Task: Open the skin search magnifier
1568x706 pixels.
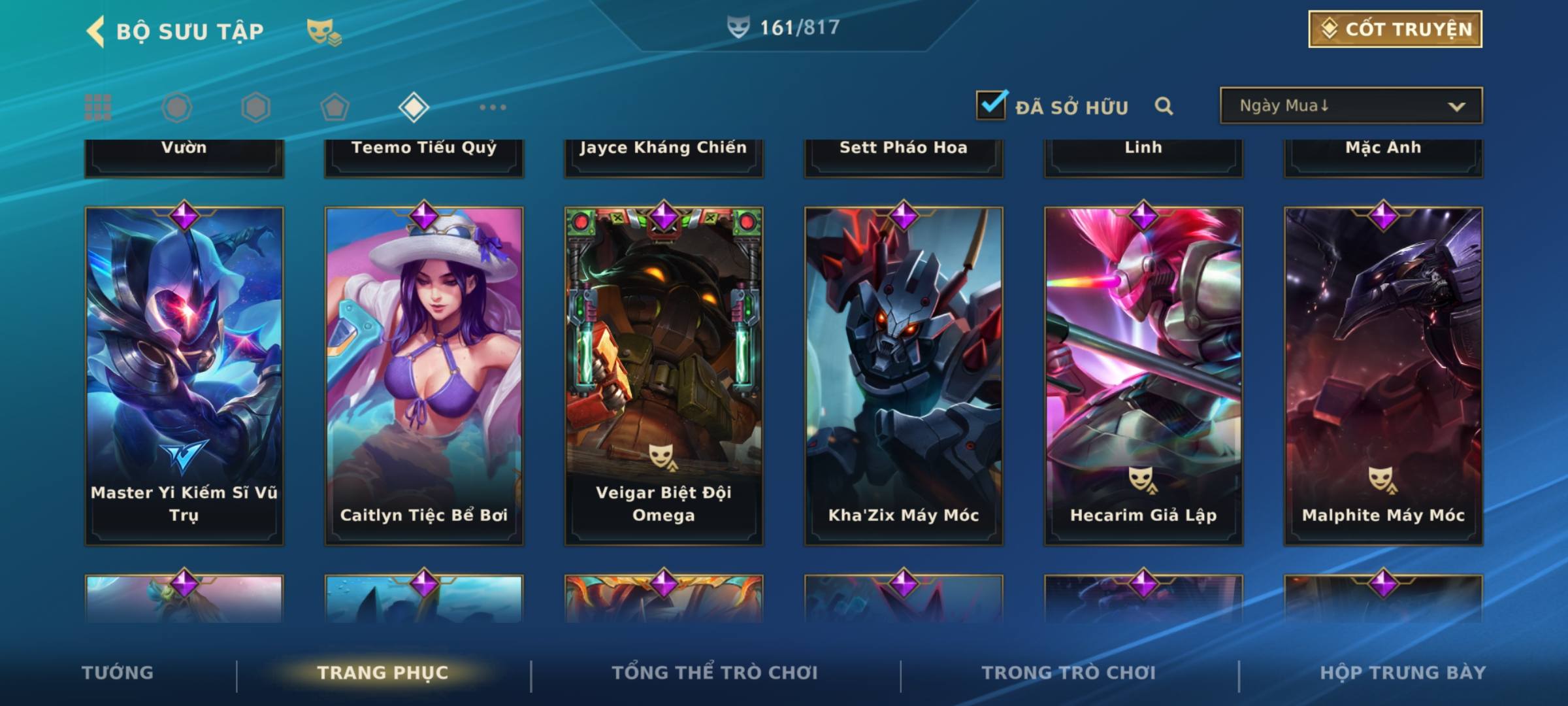Action: (1164, 106)
